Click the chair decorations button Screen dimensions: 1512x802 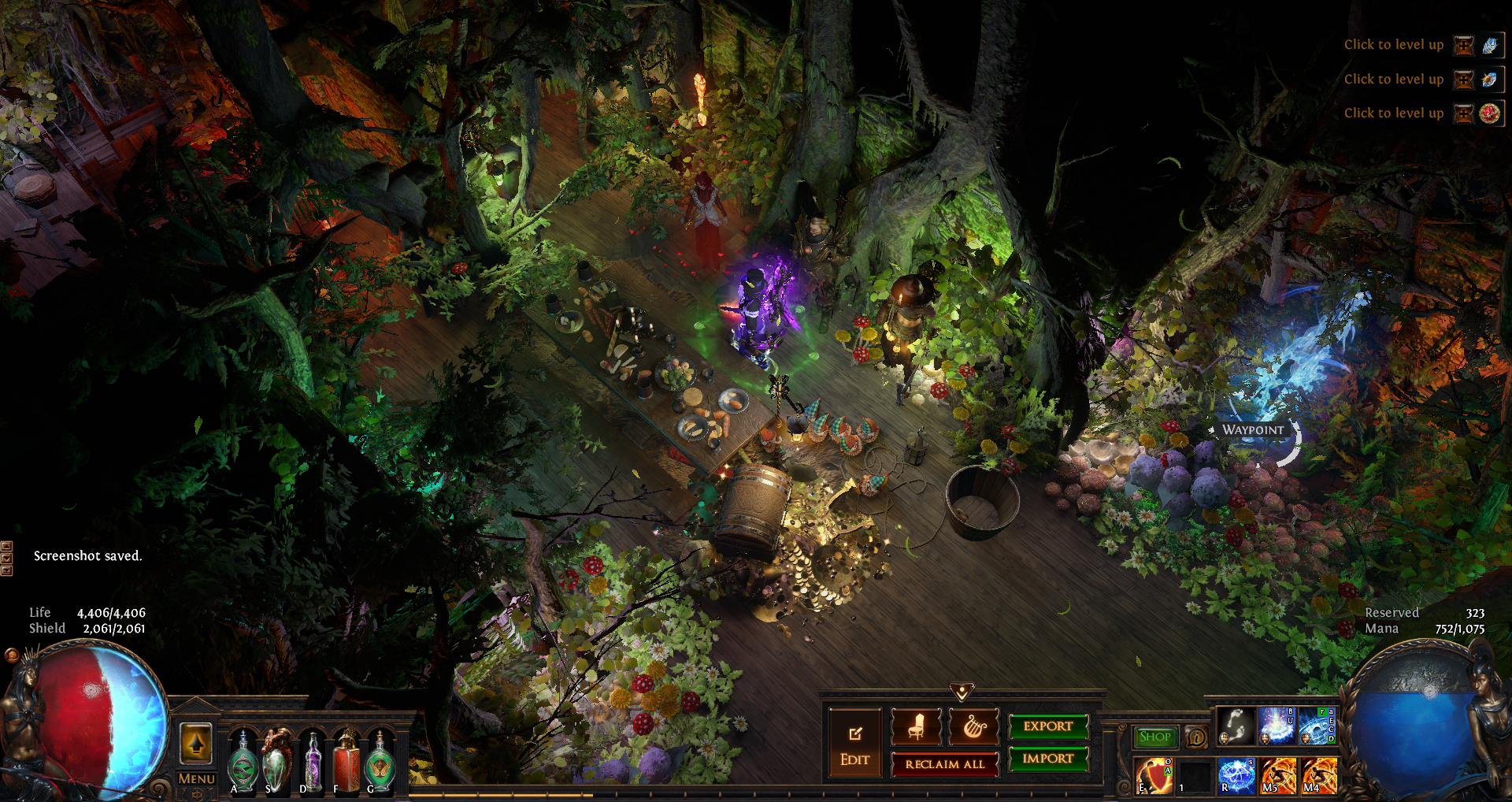(916, 726)
